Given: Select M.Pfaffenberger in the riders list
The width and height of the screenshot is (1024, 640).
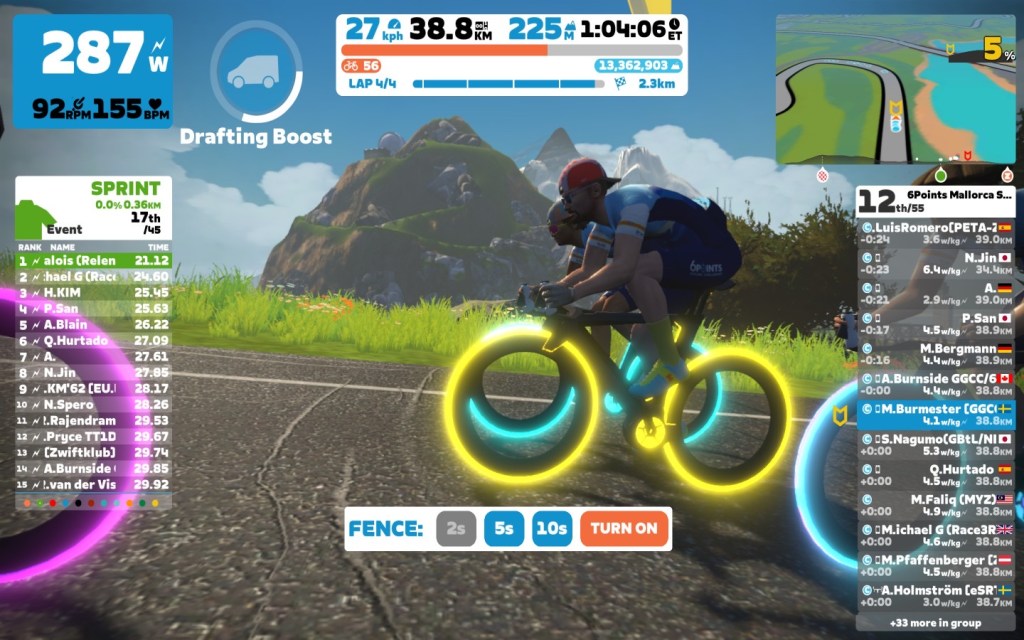Looking at the screenshot, I should pos(935,565).
